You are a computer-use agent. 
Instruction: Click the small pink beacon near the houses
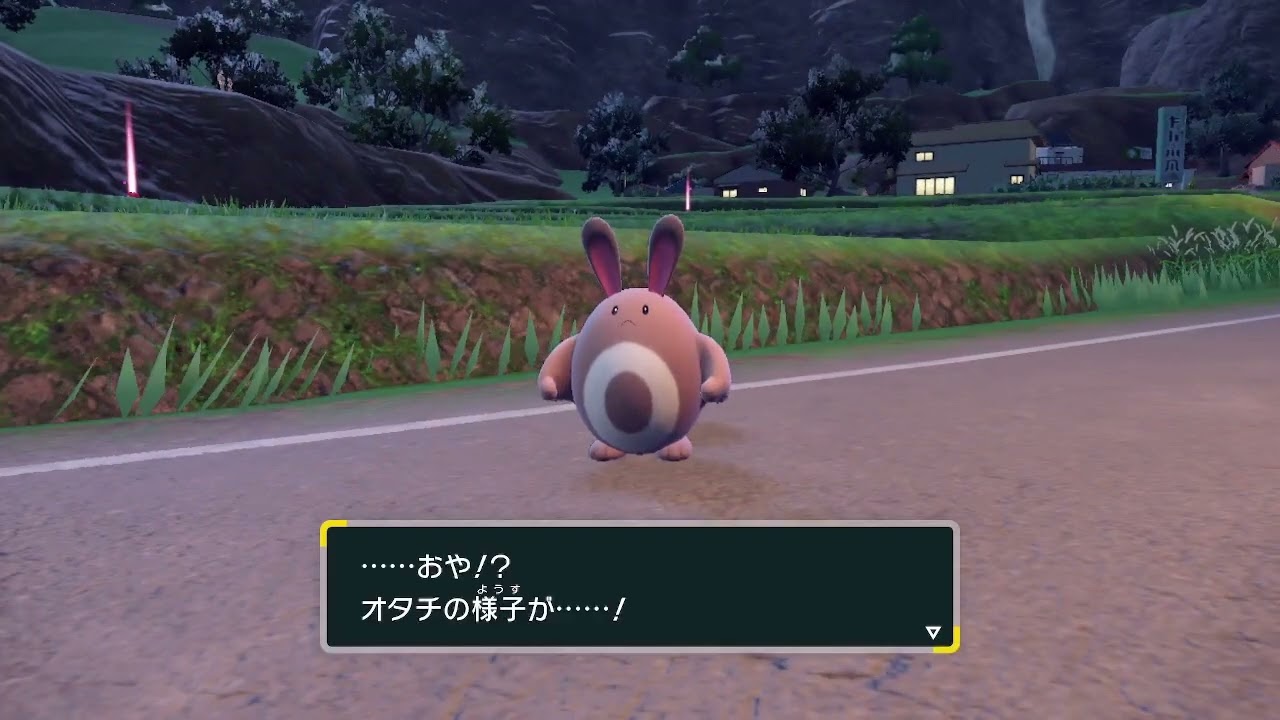pyautogui.click(x=688, y=190)
